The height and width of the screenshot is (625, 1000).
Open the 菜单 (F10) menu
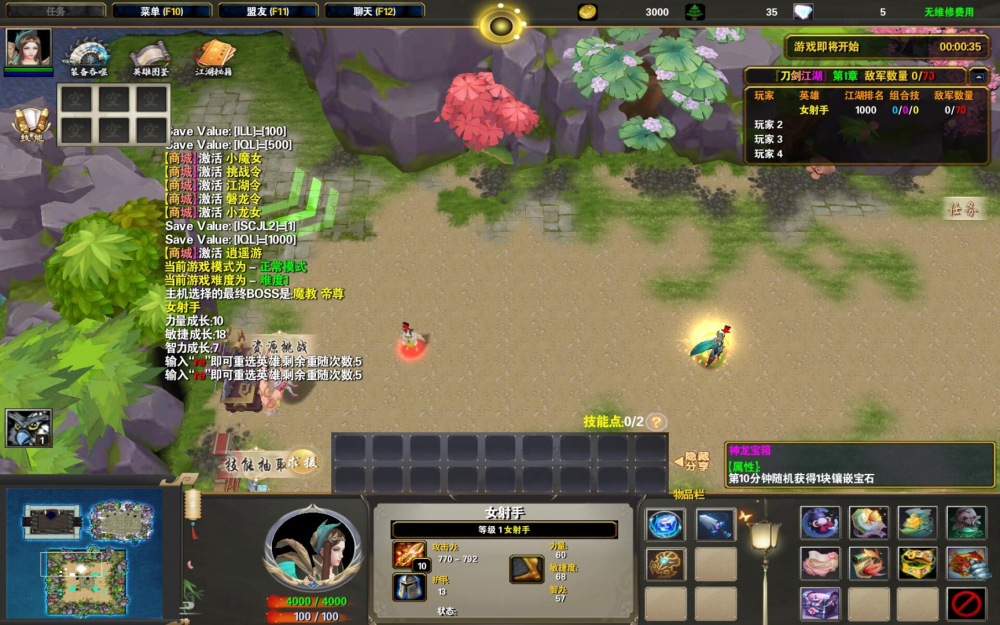[x=162, y=11]
